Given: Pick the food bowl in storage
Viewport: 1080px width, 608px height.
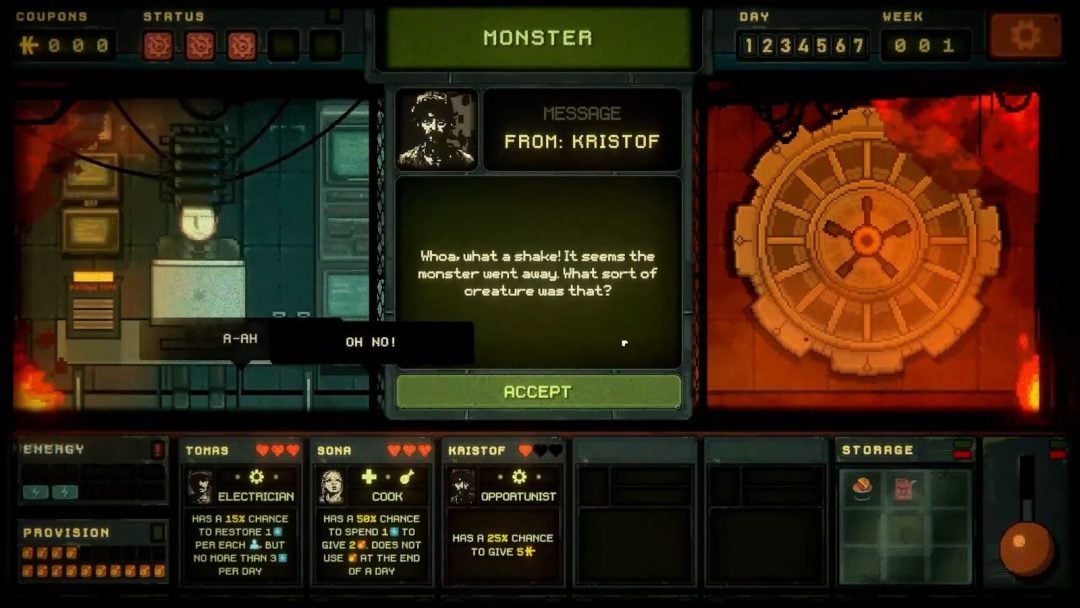Looking at the screenshot, I should click(862, 489).
